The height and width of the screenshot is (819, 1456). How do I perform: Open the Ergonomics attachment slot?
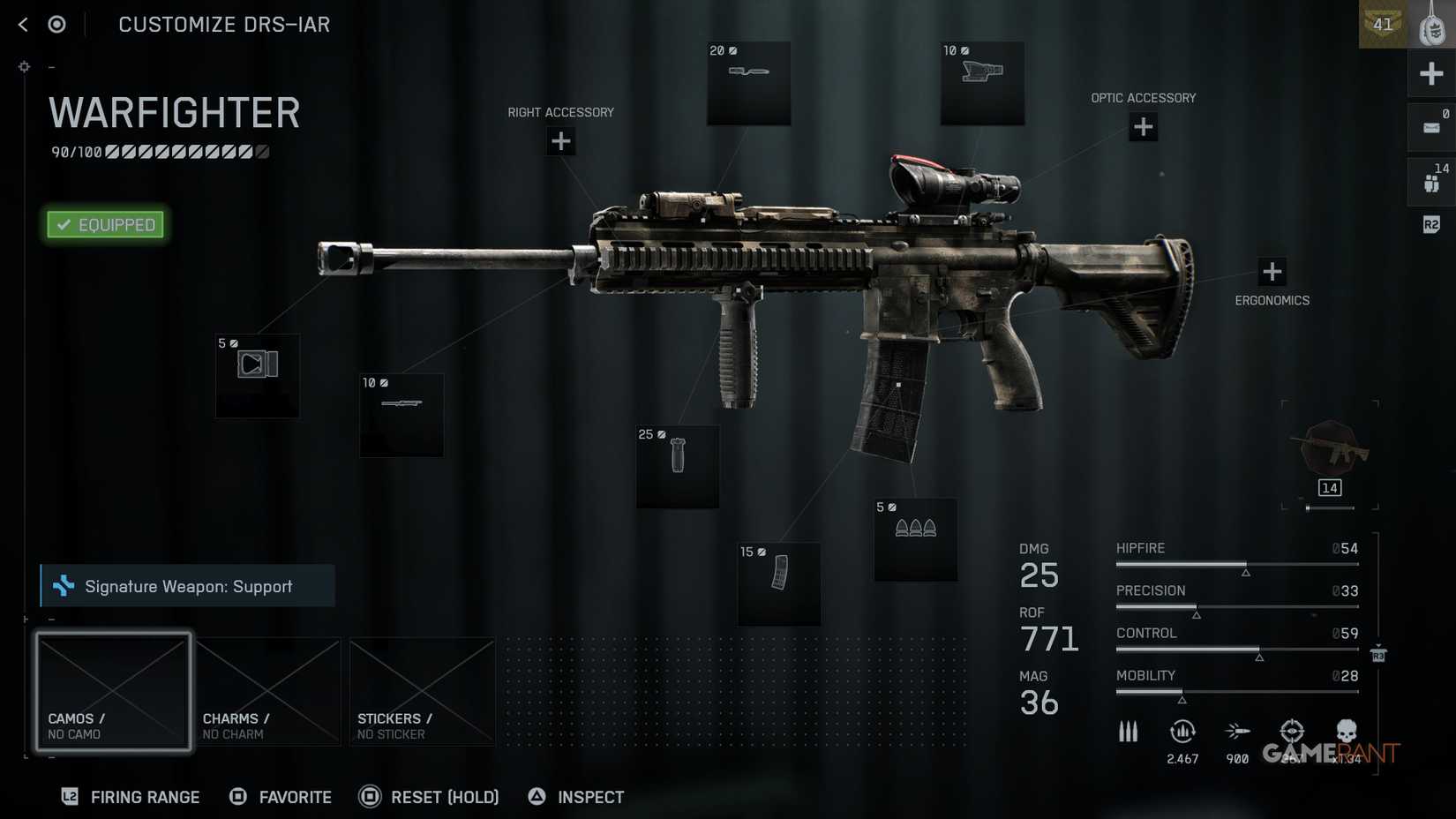[1272, 272]
